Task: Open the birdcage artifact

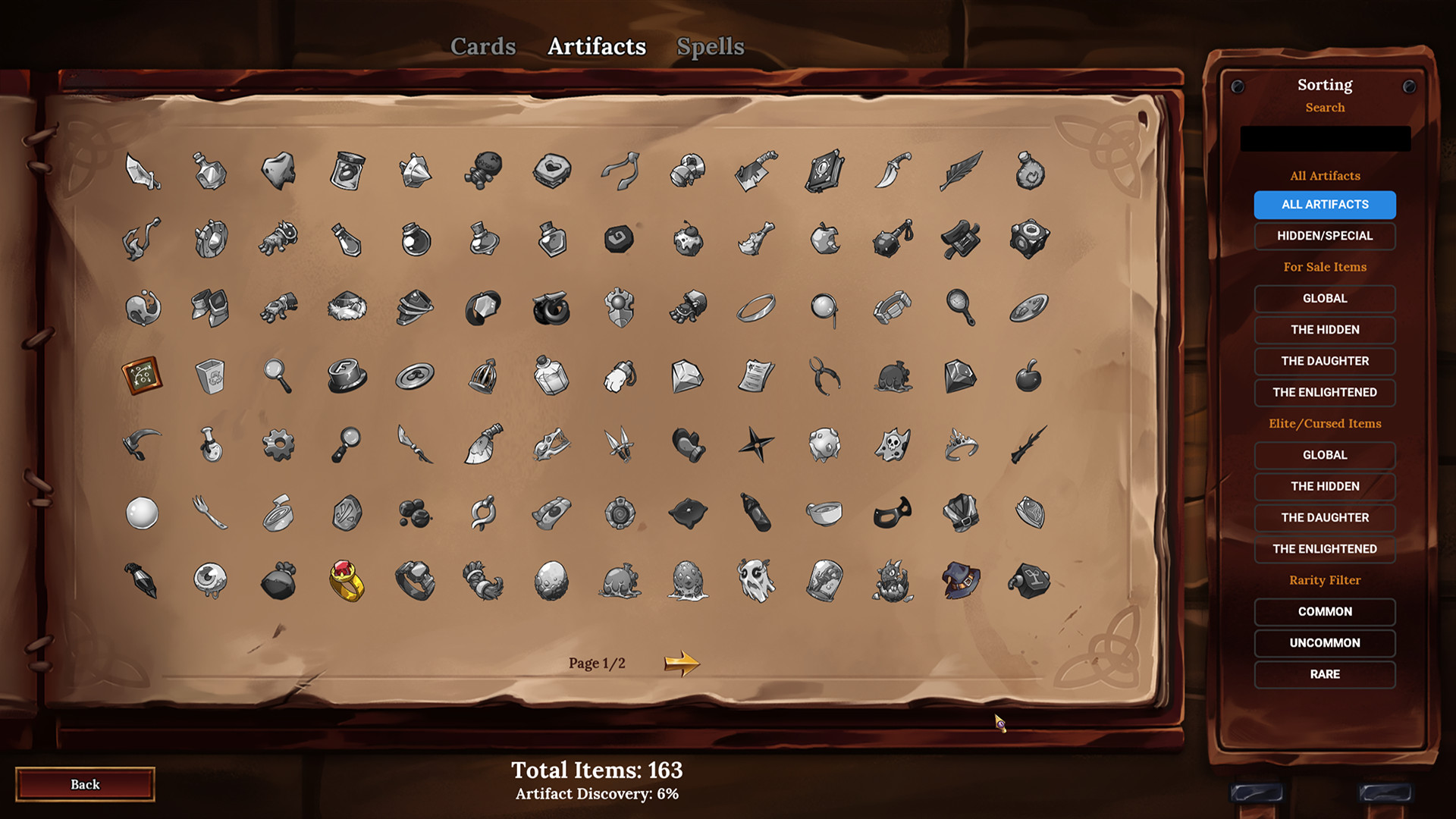Action: click(x=482, y=374)
